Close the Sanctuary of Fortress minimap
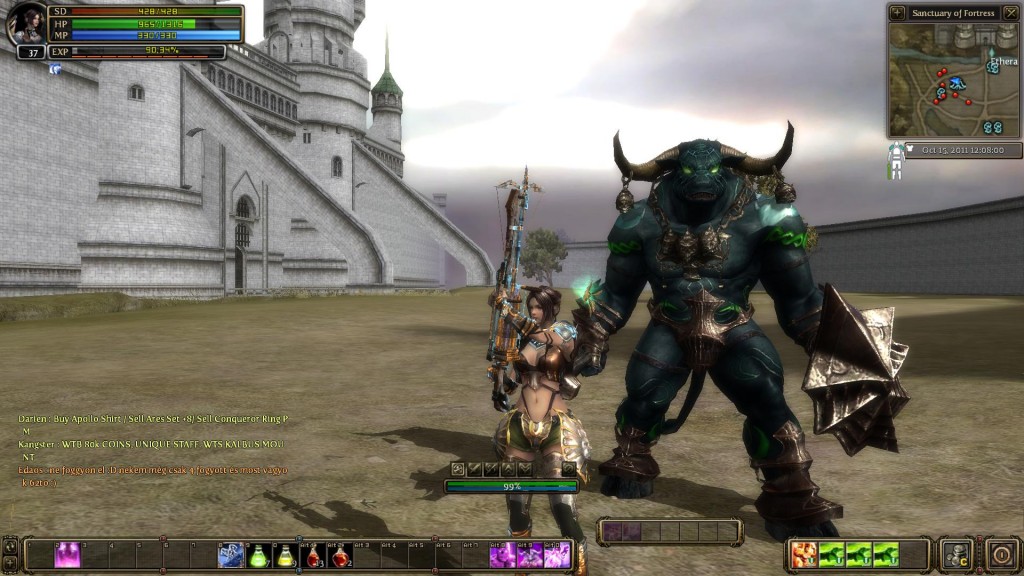This screenshot has height=576, width=1024. click(x=1010, y=13)
